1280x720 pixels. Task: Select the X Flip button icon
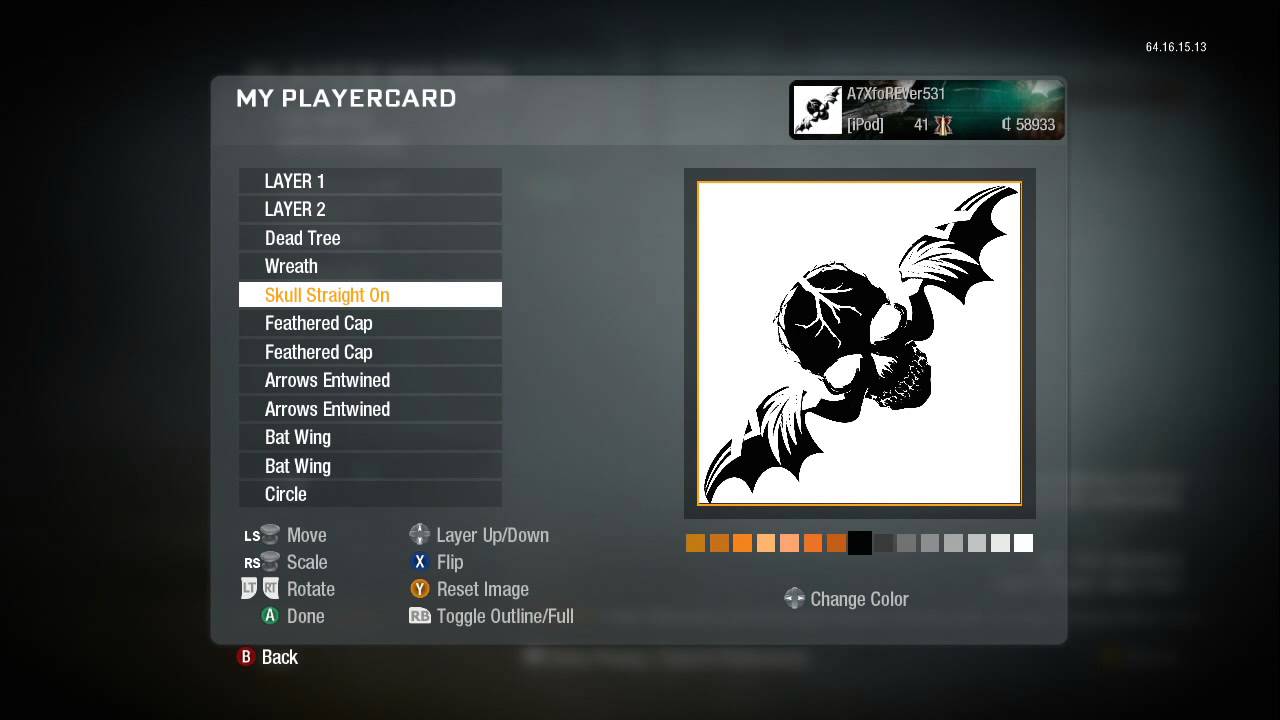coord(420,562)
